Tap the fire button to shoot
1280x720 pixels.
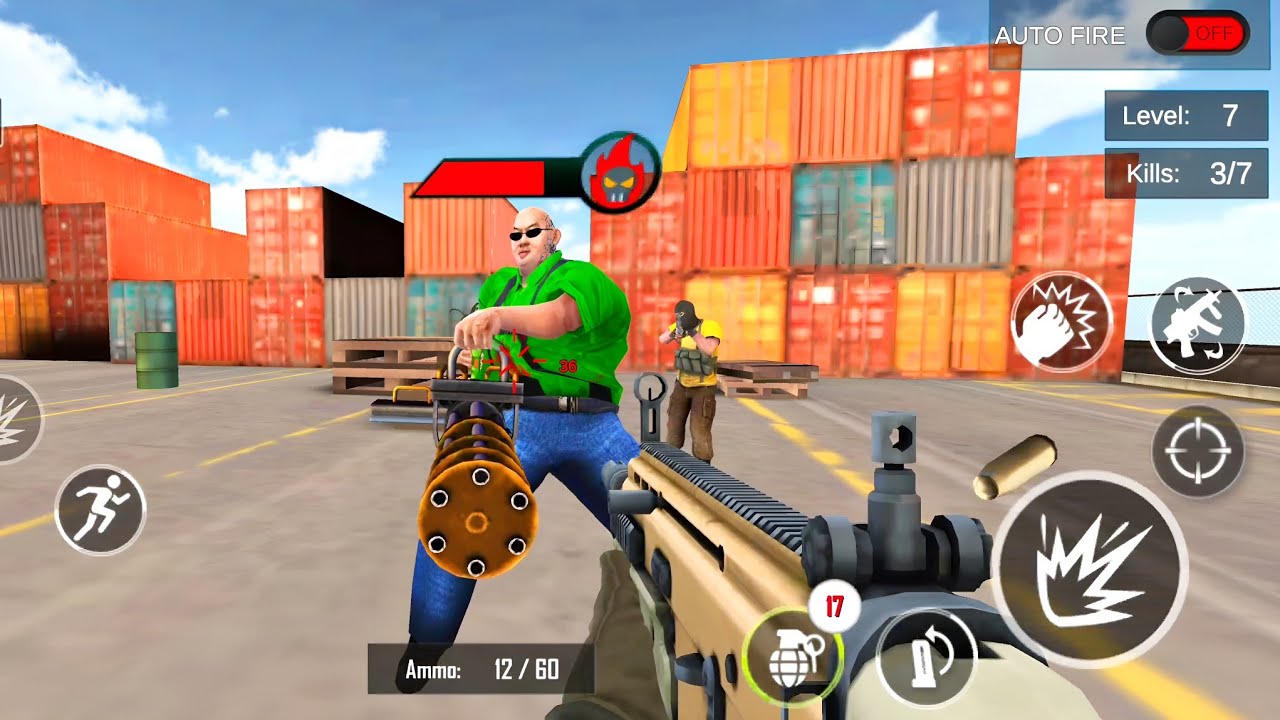1077,565
